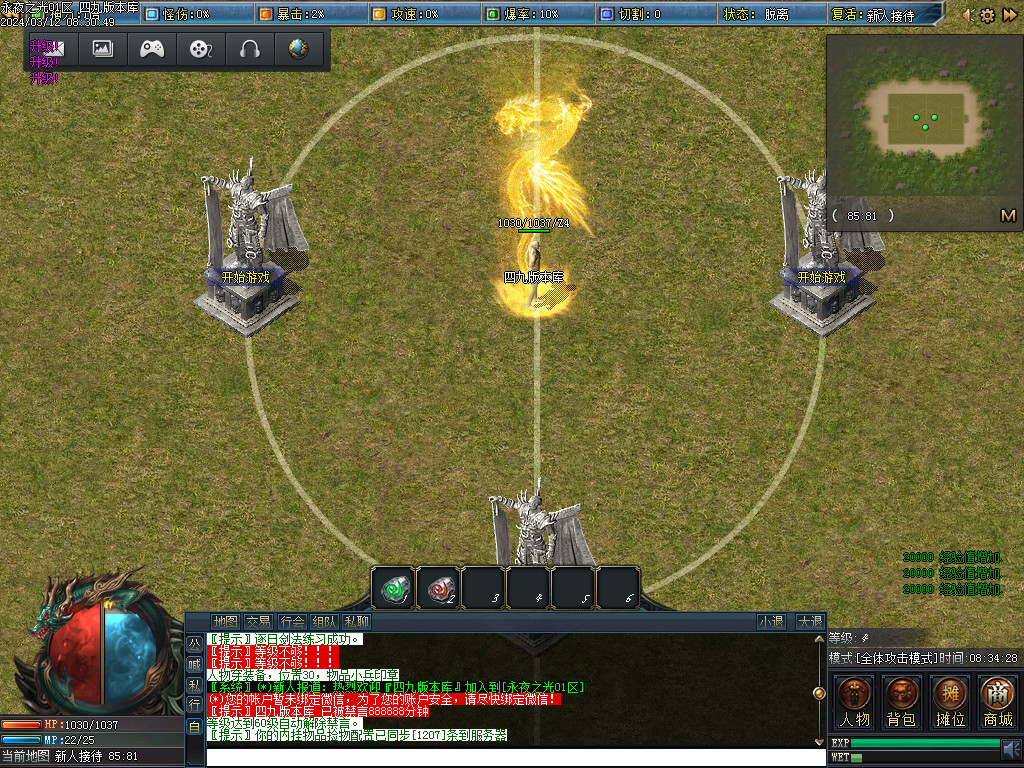The image size is (1024, 768).
Task: Click the gamepad icon in toolbar
Action: 152,48
